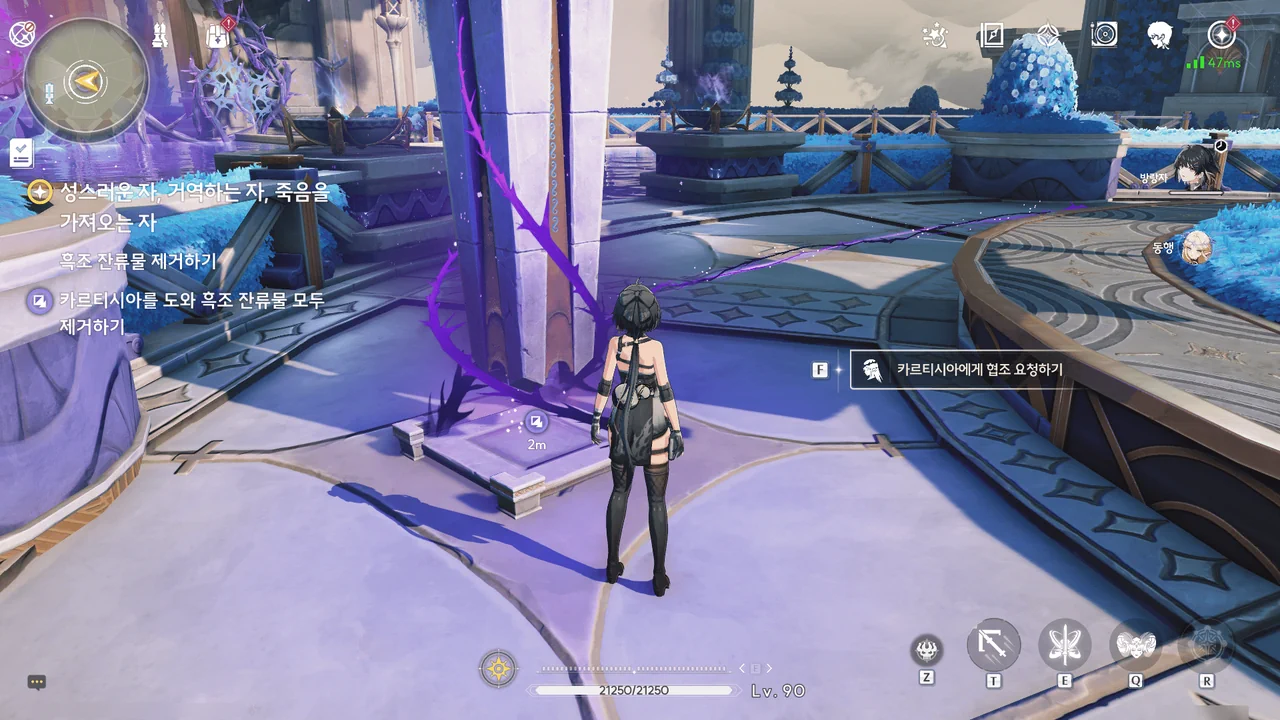Select the 동행 companion portrait

click(x=1196, y=246)
